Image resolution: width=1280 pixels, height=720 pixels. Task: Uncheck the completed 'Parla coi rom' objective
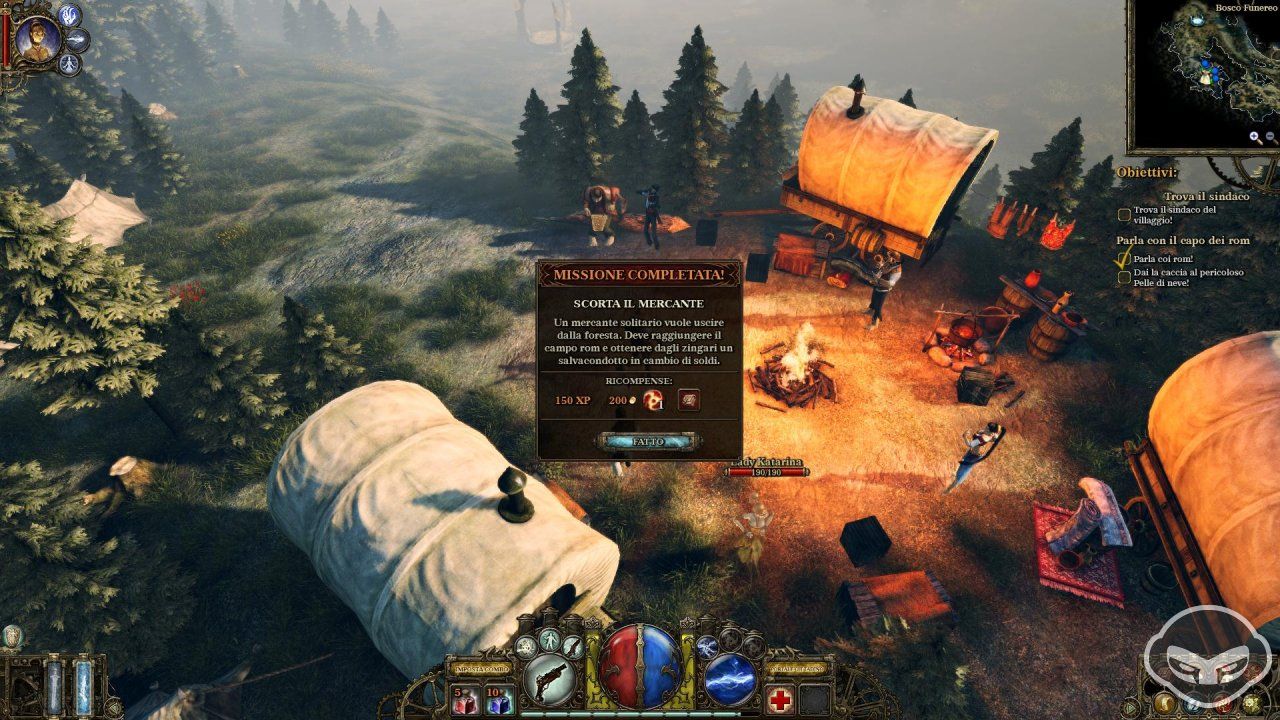pyautogui.click(x=1124, y=258)
